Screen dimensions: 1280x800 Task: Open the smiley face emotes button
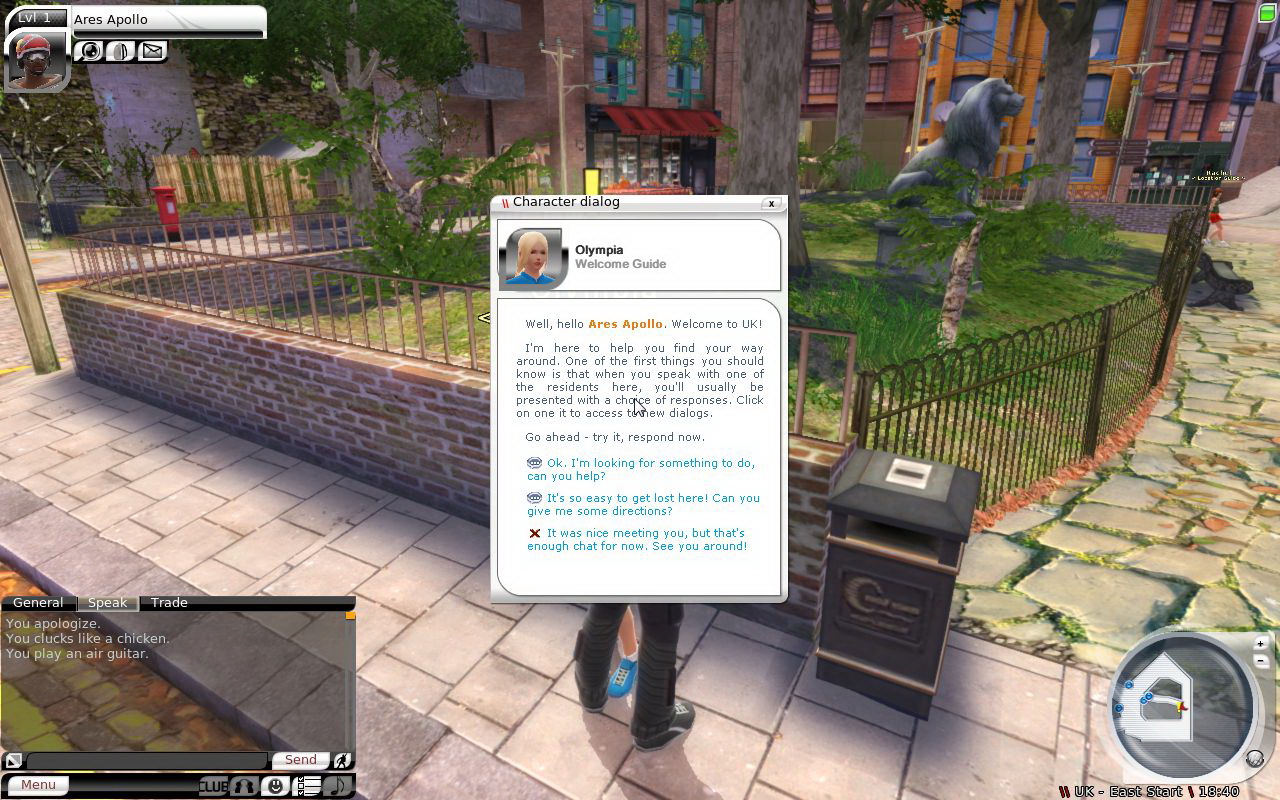275,786
